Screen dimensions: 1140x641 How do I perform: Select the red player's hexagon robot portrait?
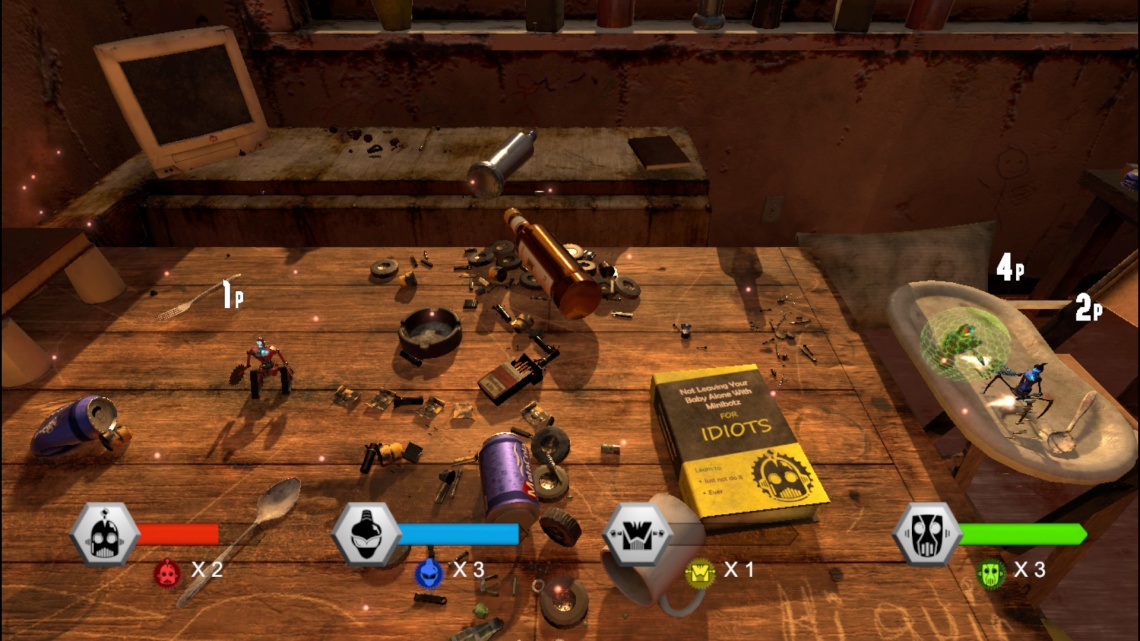click(104, 535)
